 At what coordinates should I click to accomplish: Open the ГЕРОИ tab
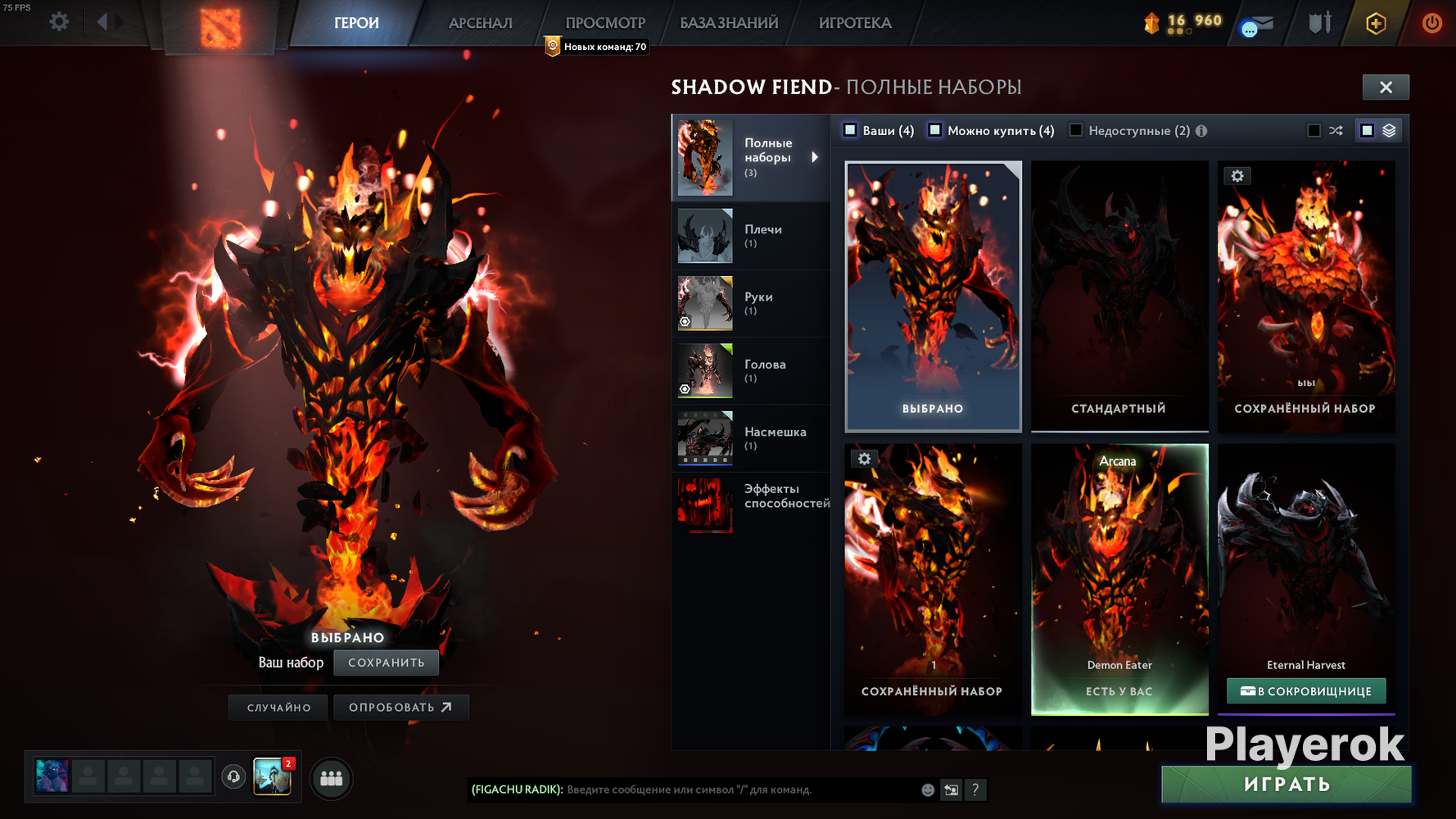(356, 23)
